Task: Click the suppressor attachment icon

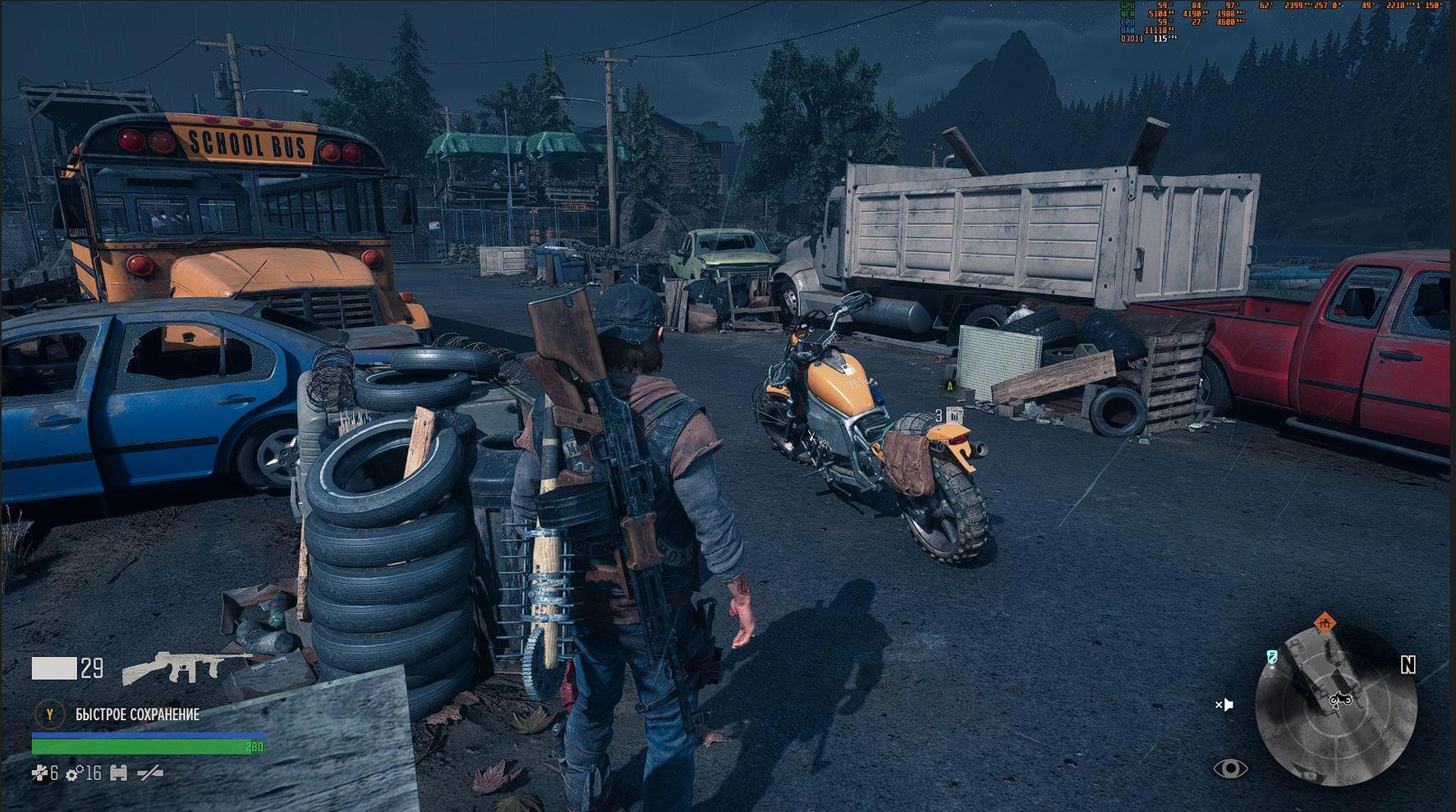Action: click(x=118, y=773)
